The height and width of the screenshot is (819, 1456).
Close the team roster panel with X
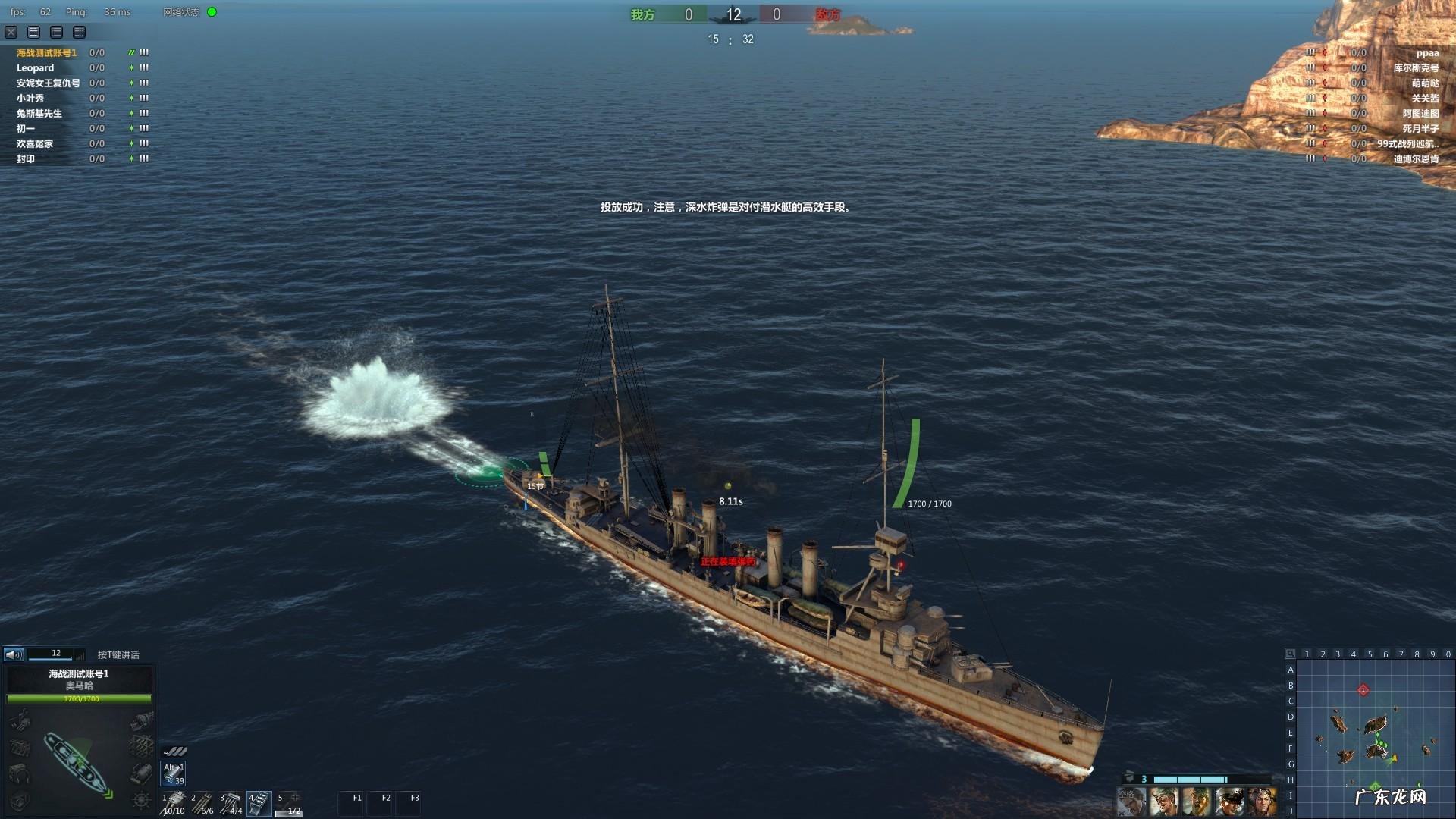point(11,32)
